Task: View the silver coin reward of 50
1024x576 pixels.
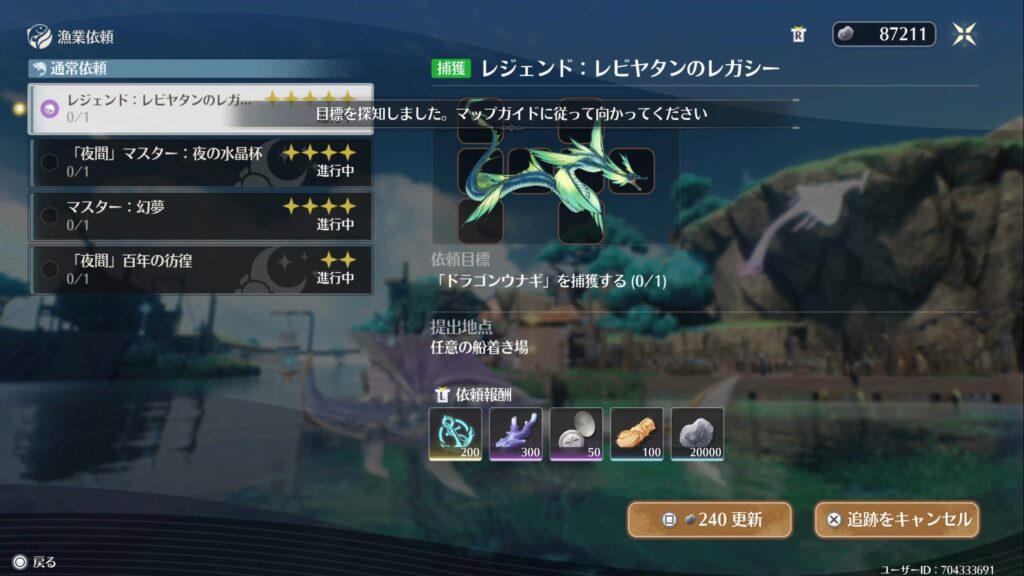Action: click(x=576, y=434)
